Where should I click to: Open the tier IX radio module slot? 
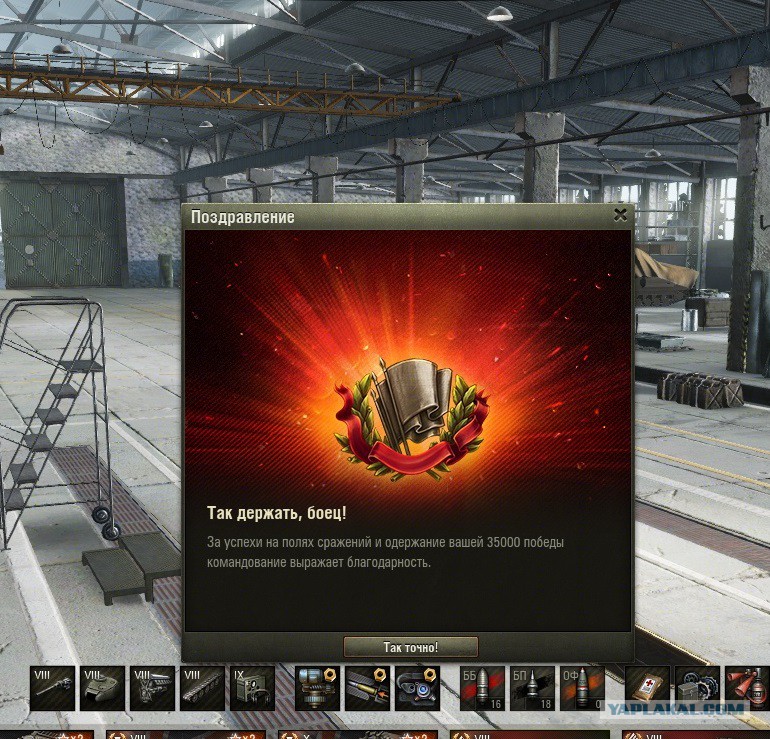[252, 688]
